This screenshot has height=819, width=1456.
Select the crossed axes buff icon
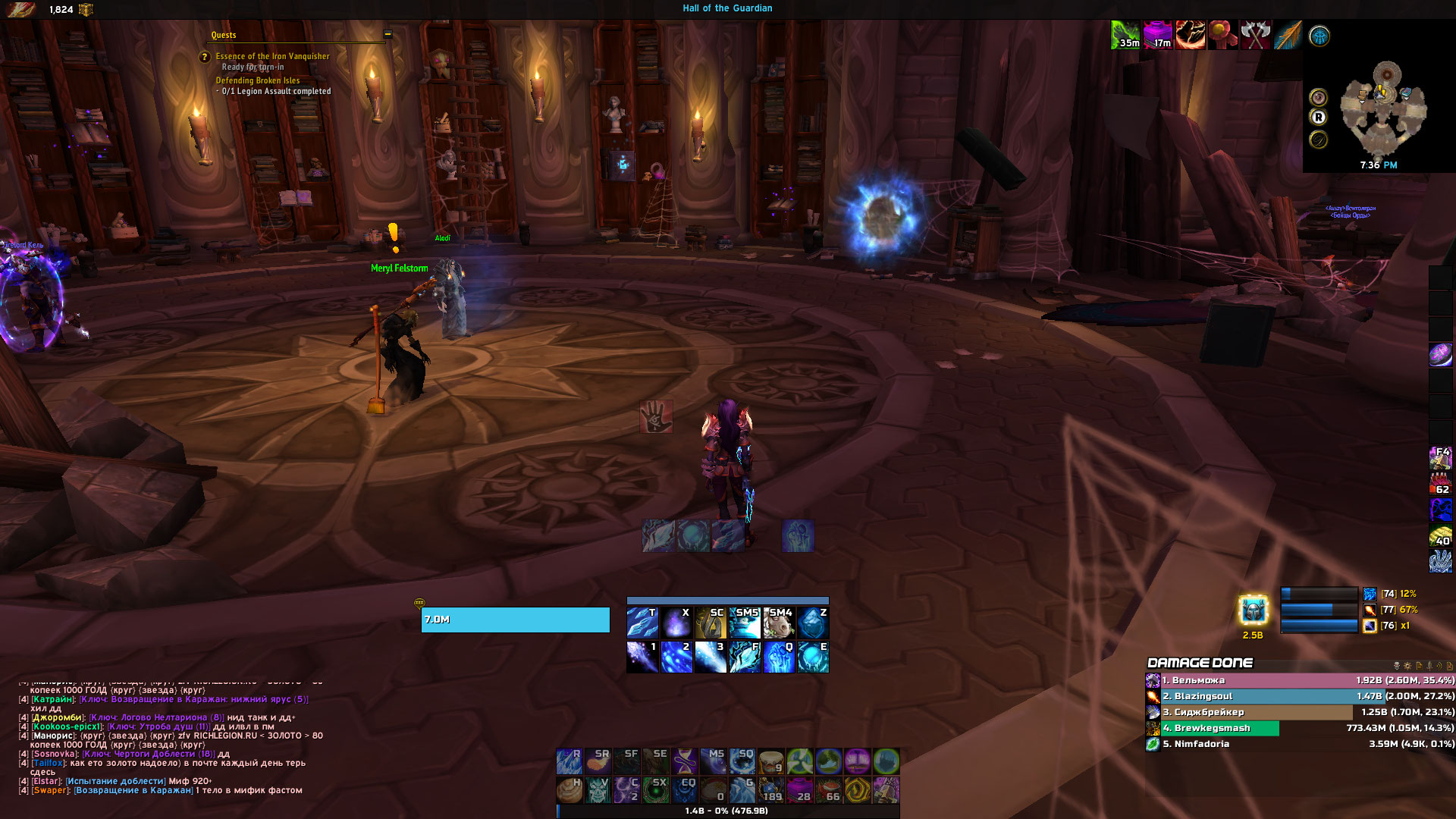click(1255, 35)
